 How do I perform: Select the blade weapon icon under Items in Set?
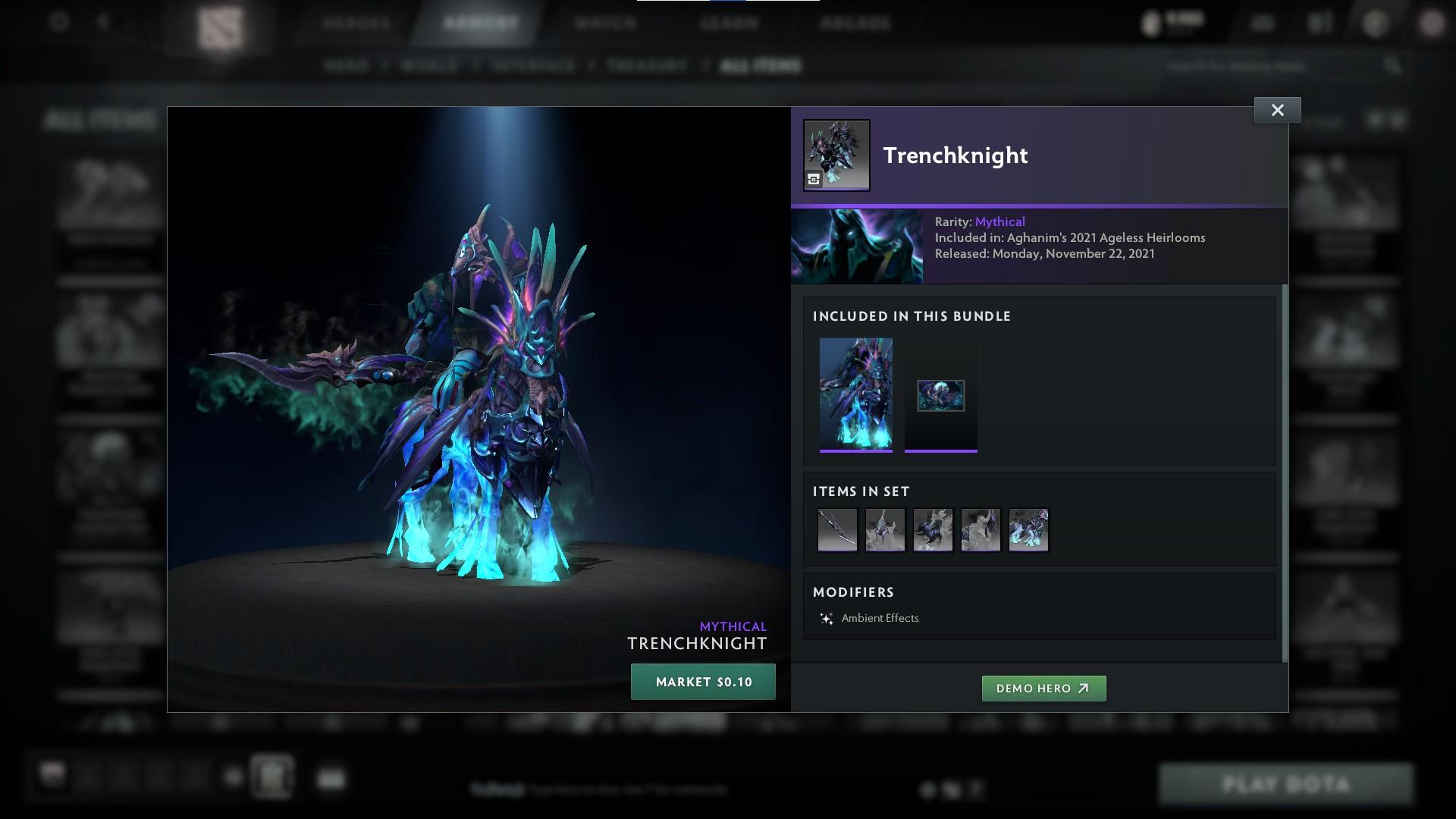pos(837,530)
